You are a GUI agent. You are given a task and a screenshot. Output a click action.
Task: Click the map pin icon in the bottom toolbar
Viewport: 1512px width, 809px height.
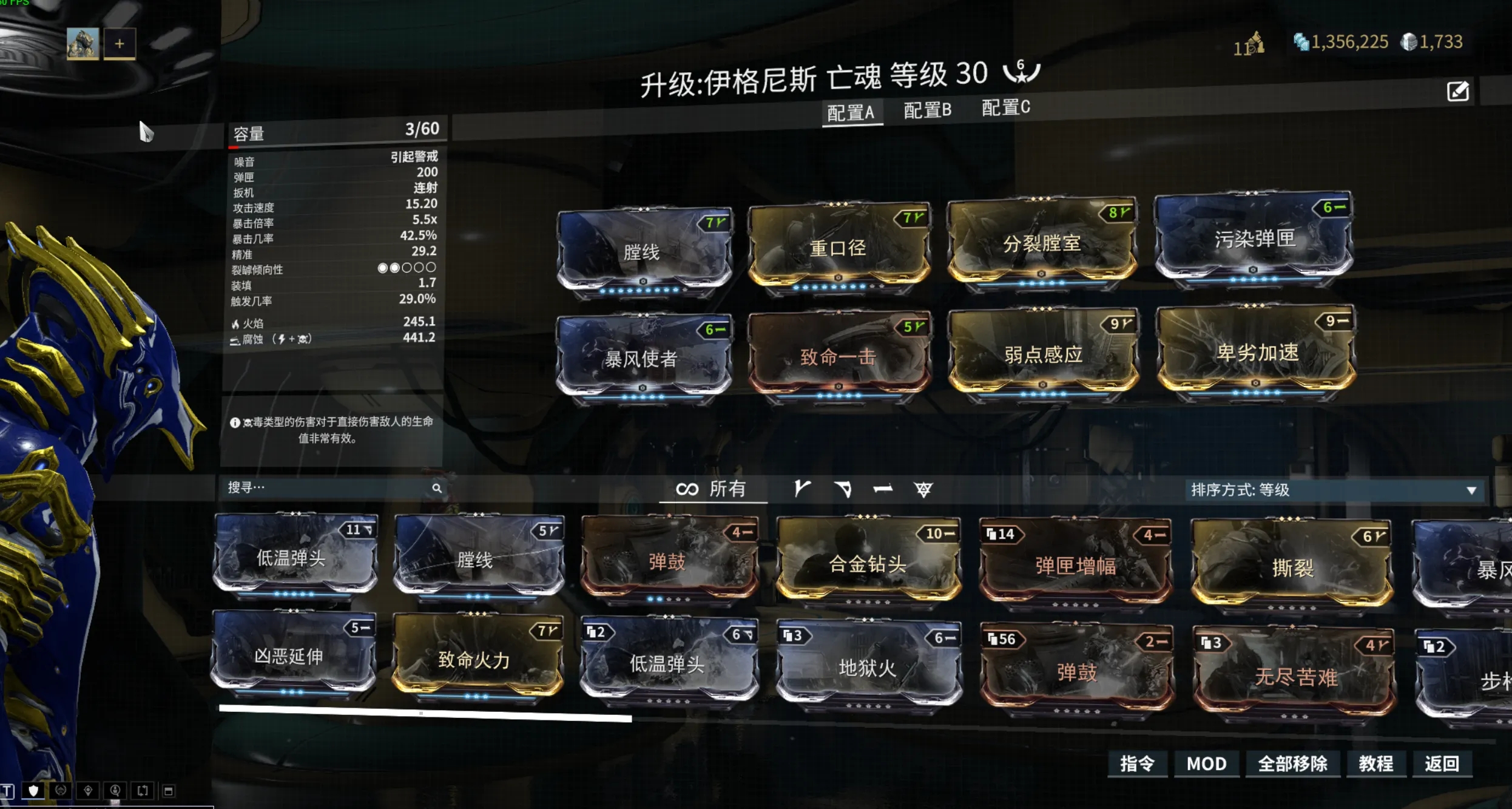coord(88,791)
